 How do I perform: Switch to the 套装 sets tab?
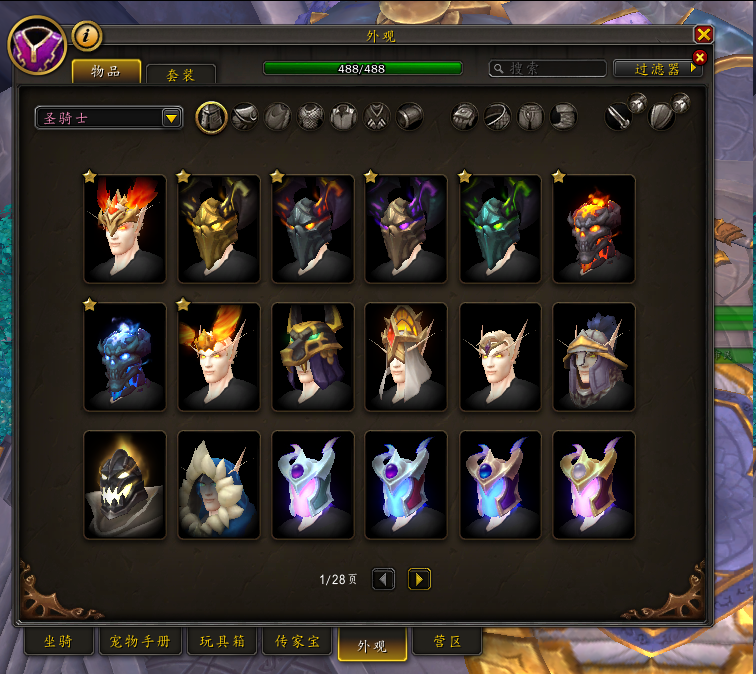pos(180,74)
